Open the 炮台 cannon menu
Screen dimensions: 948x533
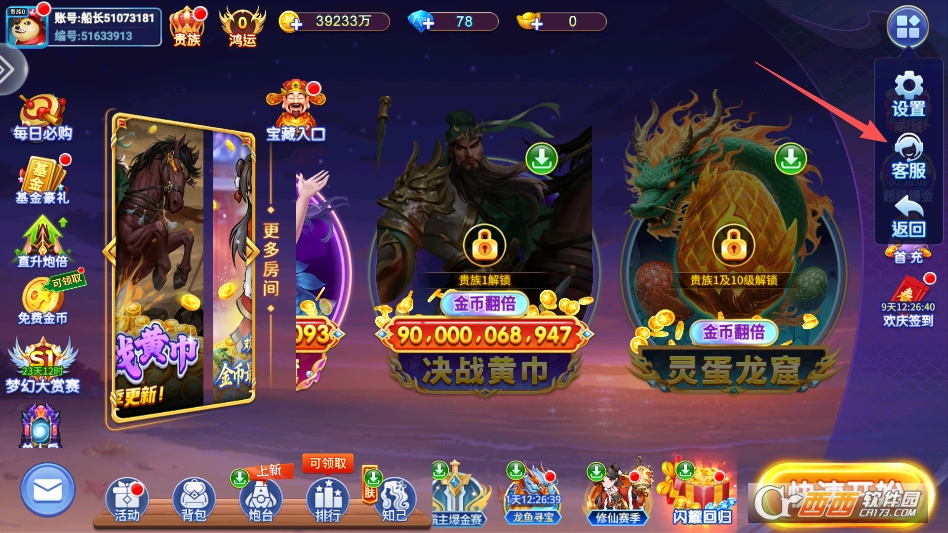(x=260, y=499)
